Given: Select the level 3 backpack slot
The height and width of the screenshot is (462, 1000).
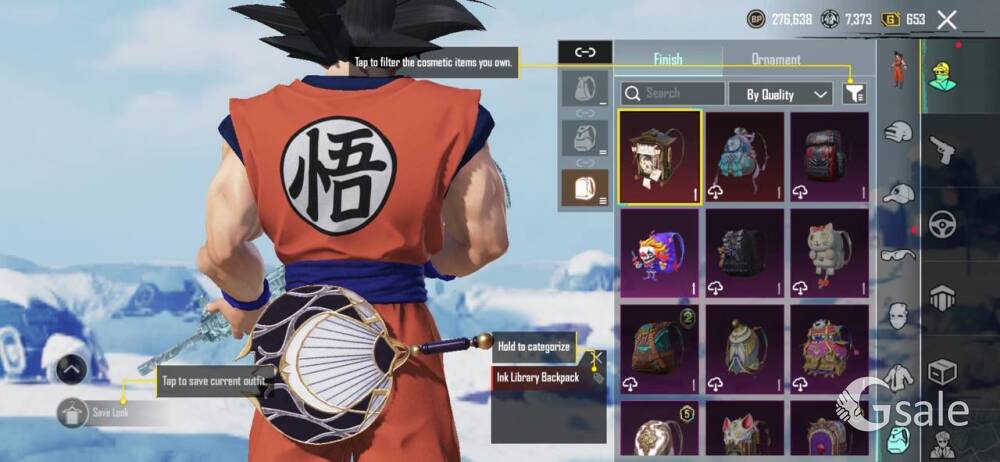Looking at the screenshot, I should coord(584,188).
